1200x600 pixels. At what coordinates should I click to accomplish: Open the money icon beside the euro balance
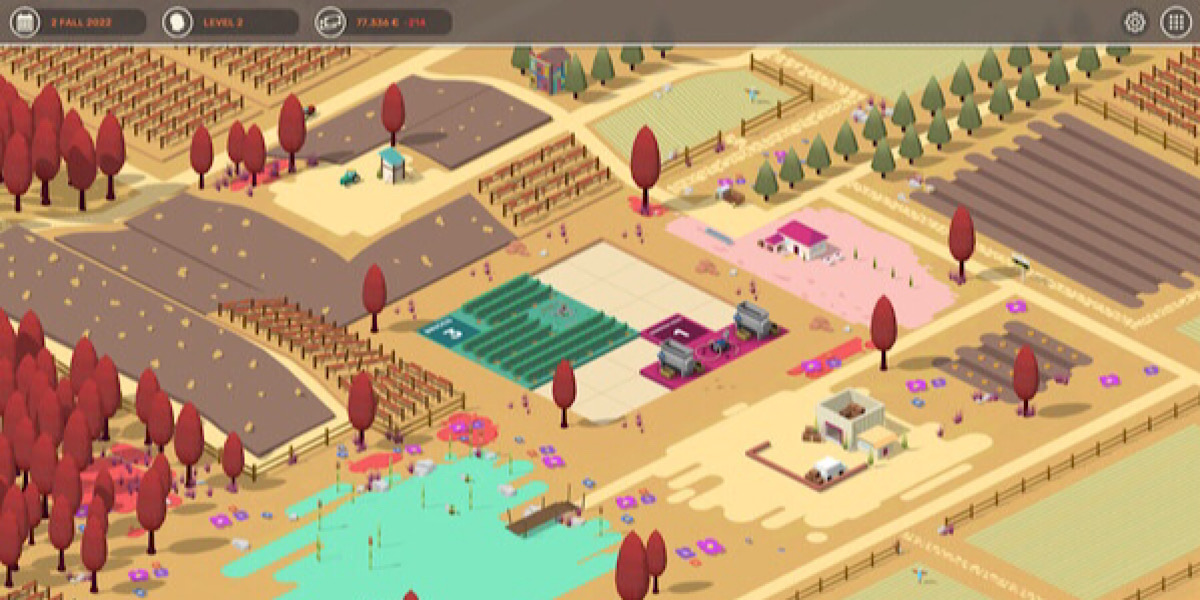tap(330, 22)
